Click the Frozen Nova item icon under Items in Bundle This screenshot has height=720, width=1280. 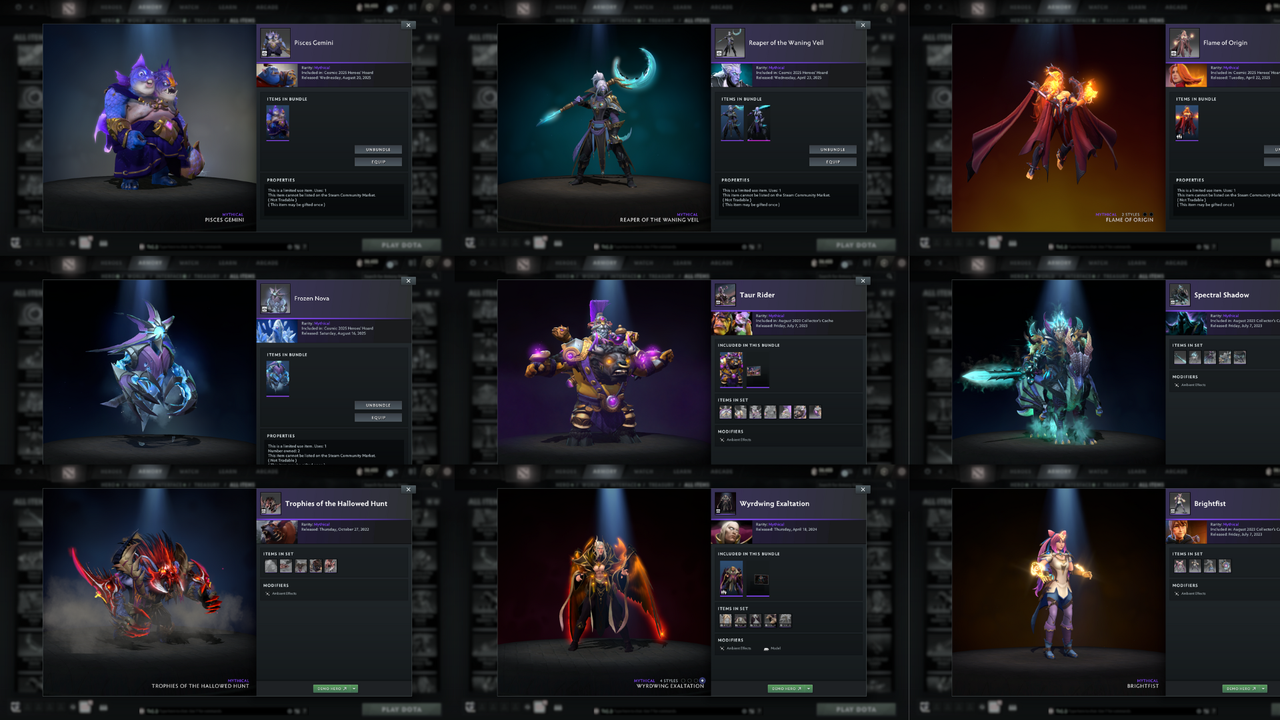[276, 379]
